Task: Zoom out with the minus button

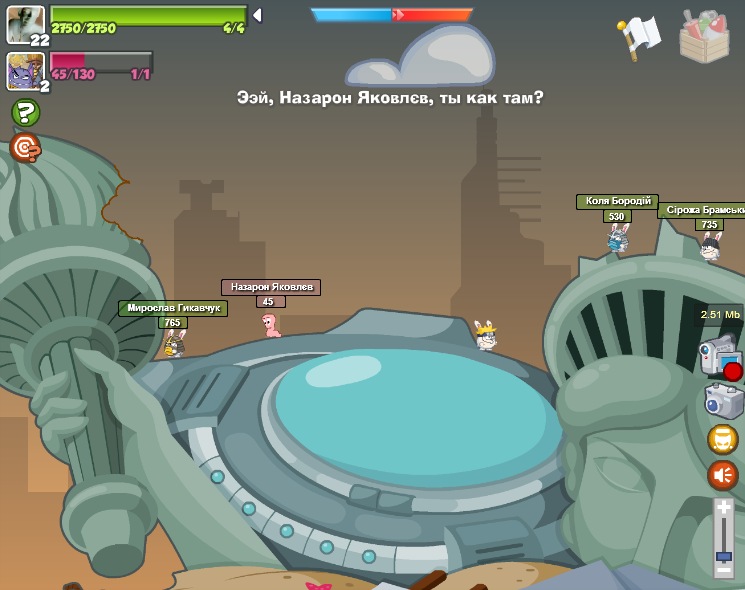Action: [724, 570]
